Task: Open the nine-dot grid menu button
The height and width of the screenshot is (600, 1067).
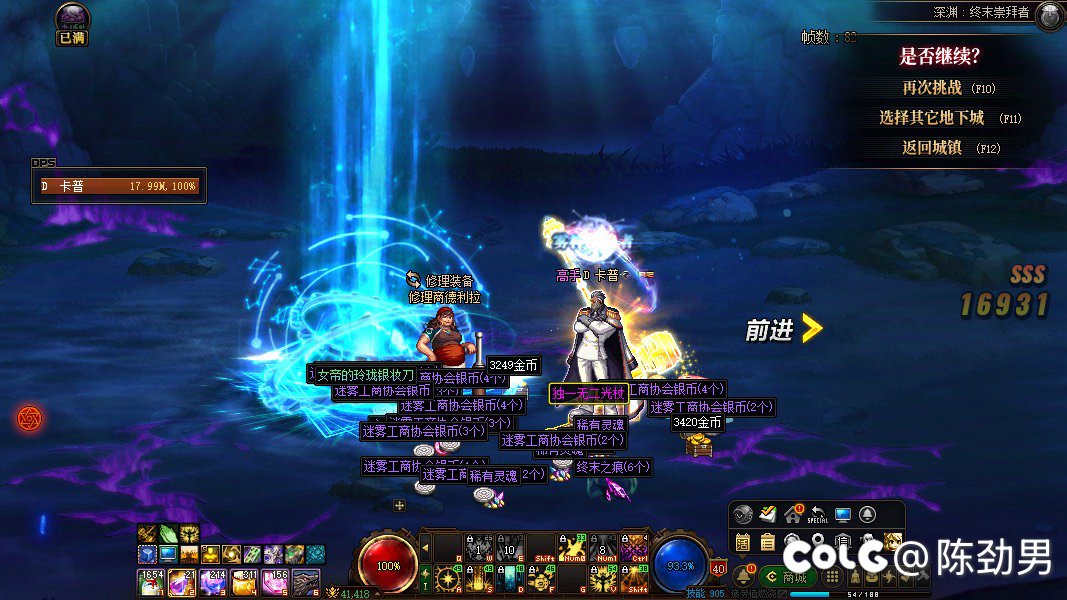Action: tap(832, 577)
